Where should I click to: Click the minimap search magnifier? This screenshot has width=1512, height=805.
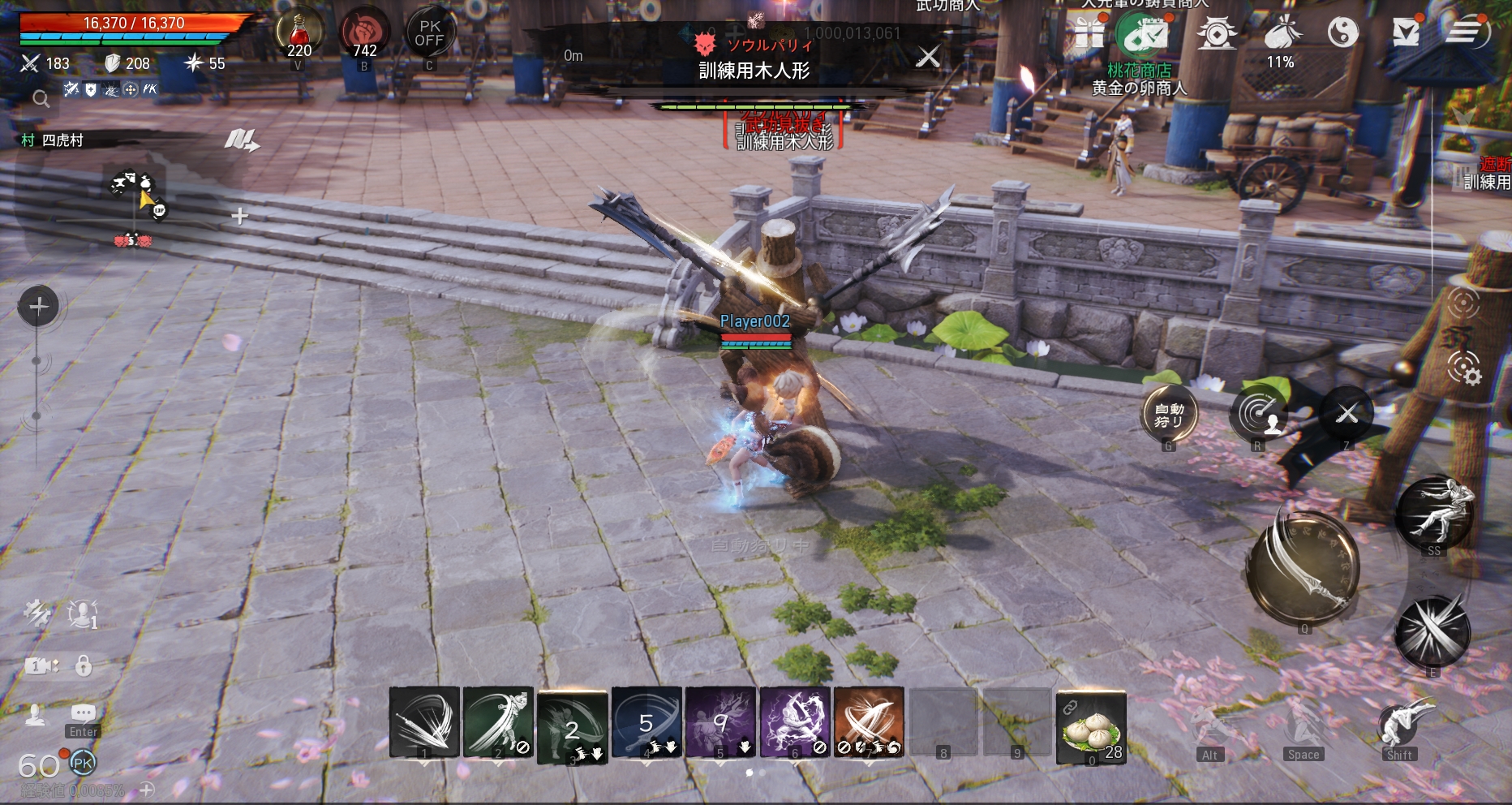tap(41, 99)
